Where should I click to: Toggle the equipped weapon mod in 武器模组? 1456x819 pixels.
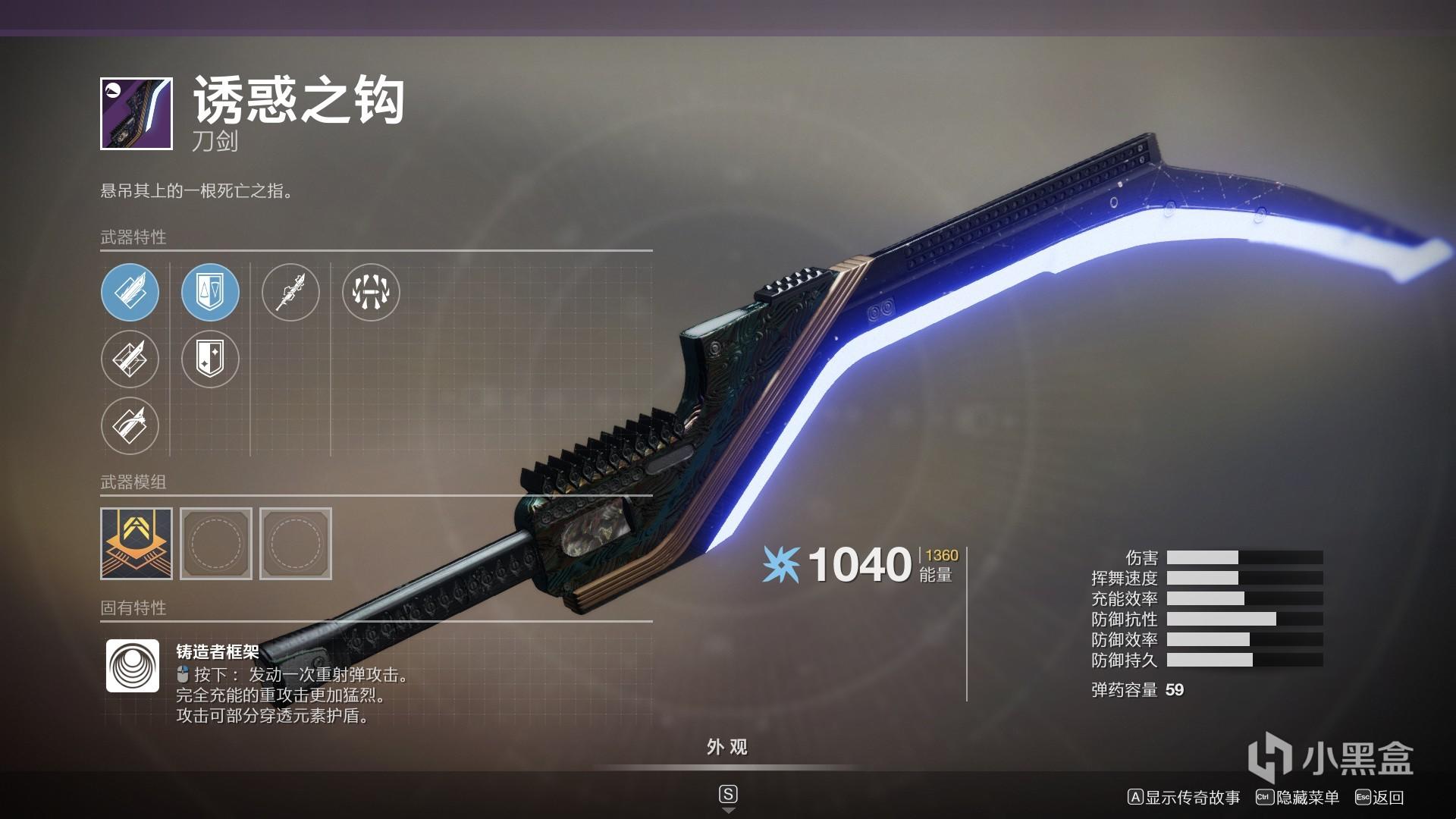136,543
